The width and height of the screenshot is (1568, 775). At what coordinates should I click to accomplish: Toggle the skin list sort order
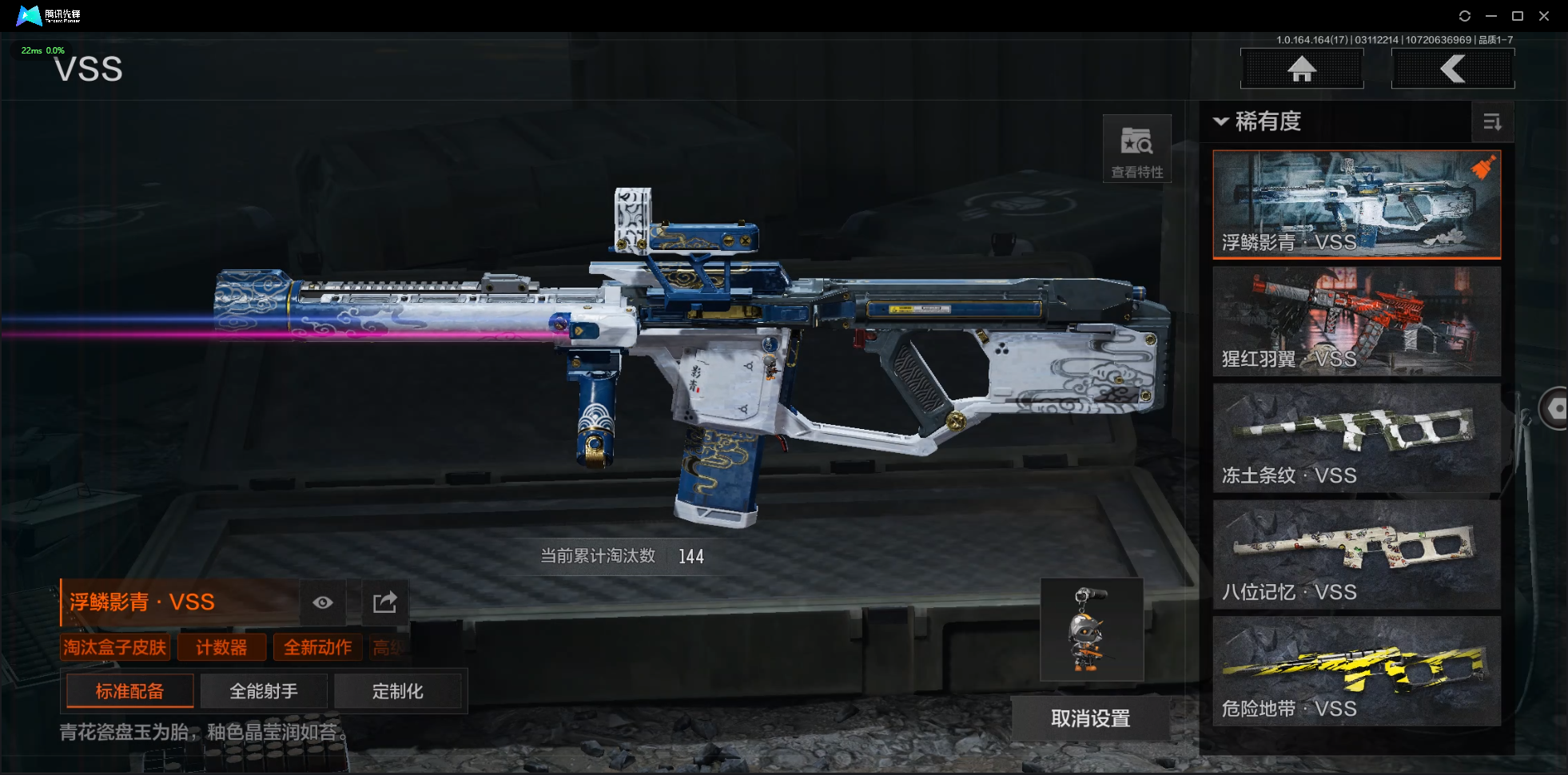tap(1491, 122)
